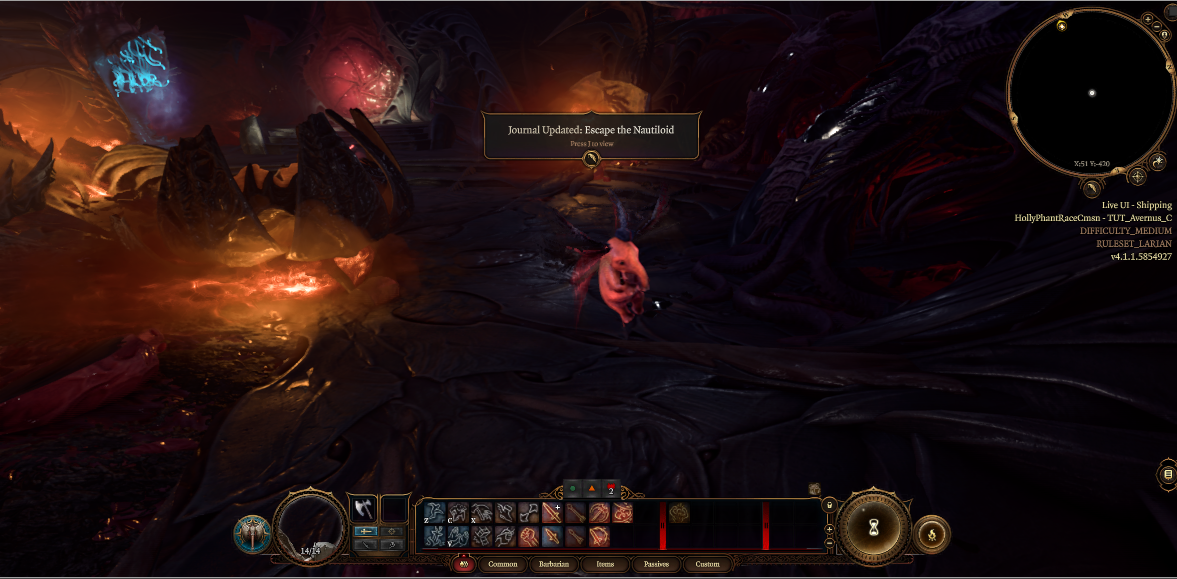
Task: Open the Items hotbar tab
Action: pyautogui.click(x=605, y=564)
